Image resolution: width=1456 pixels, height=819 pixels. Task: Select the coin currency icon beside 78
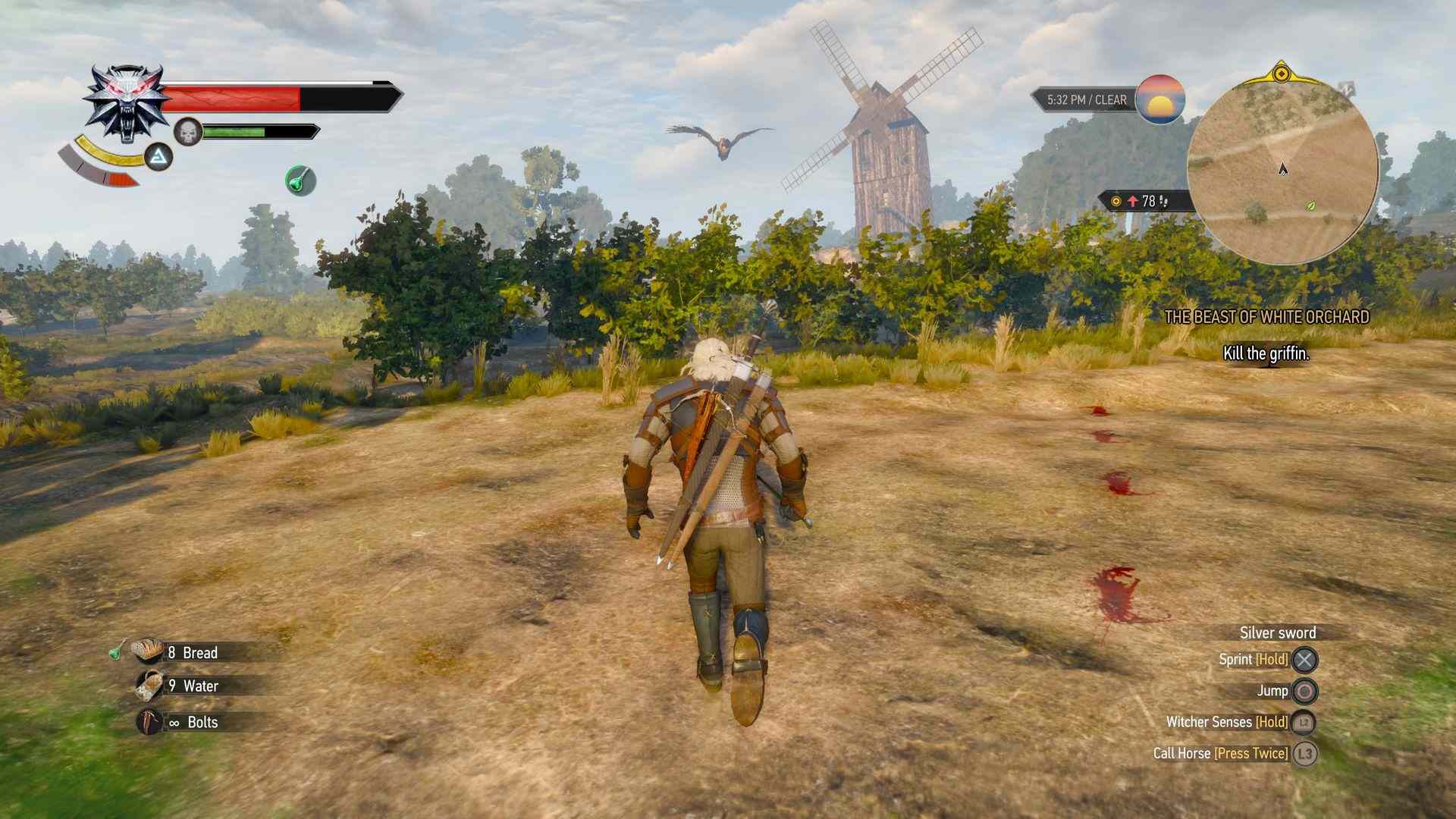tap(1115, 200)
